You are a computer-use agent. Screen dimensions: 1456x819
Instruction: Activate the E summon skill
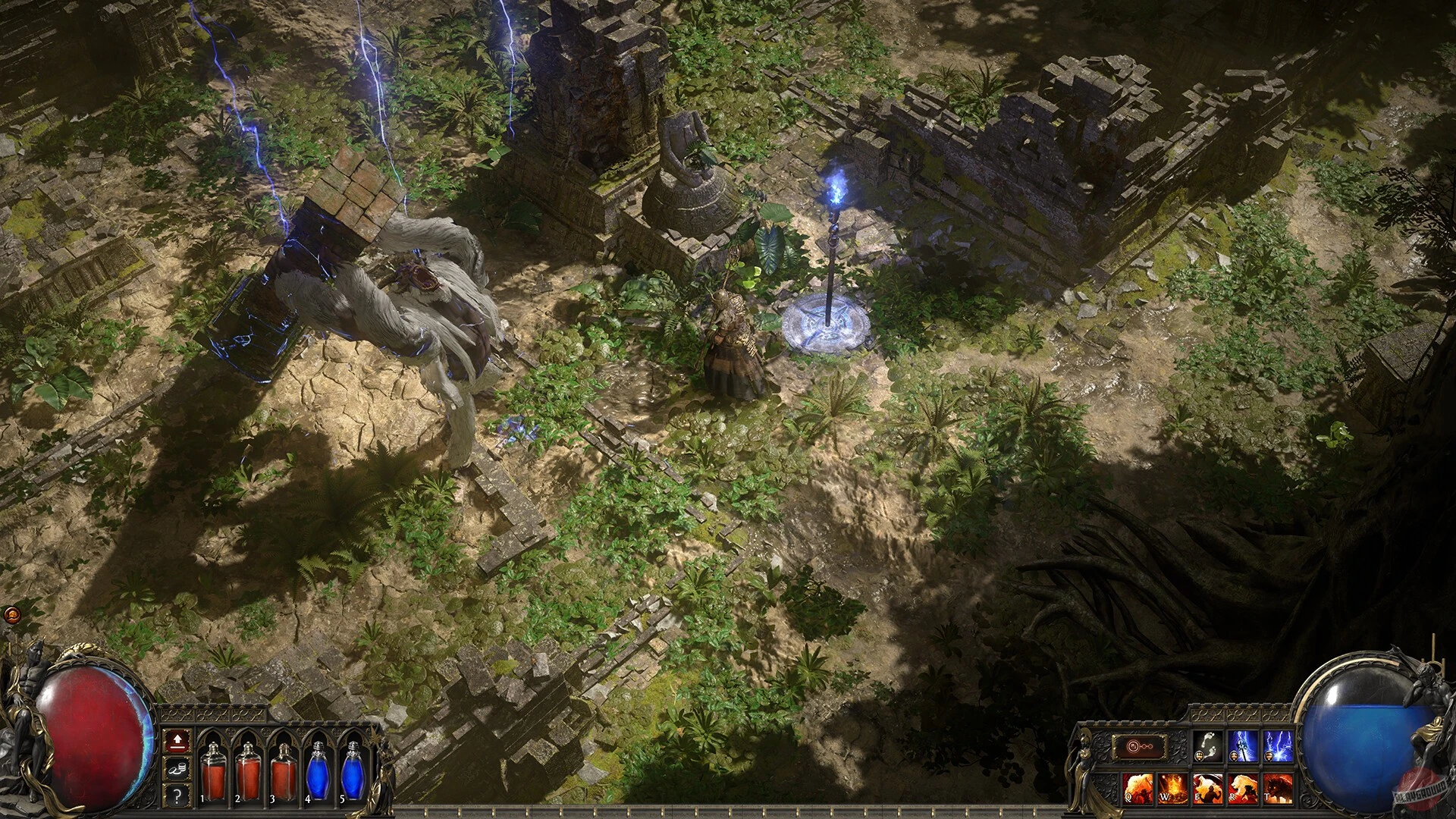(x=1207, y=789)
